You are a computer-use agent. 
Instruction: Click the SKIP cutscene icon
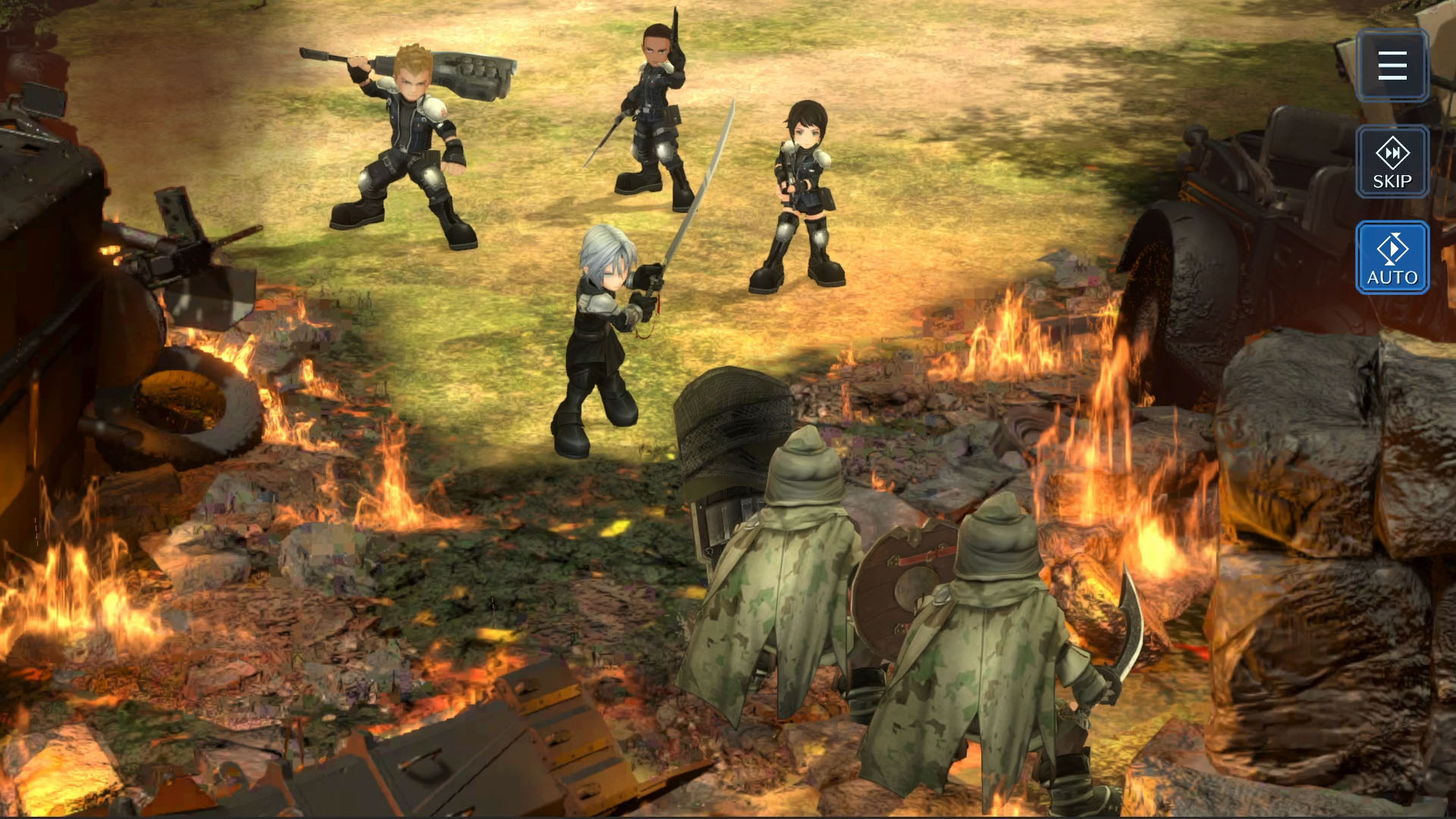click(x=1393, y=162)
